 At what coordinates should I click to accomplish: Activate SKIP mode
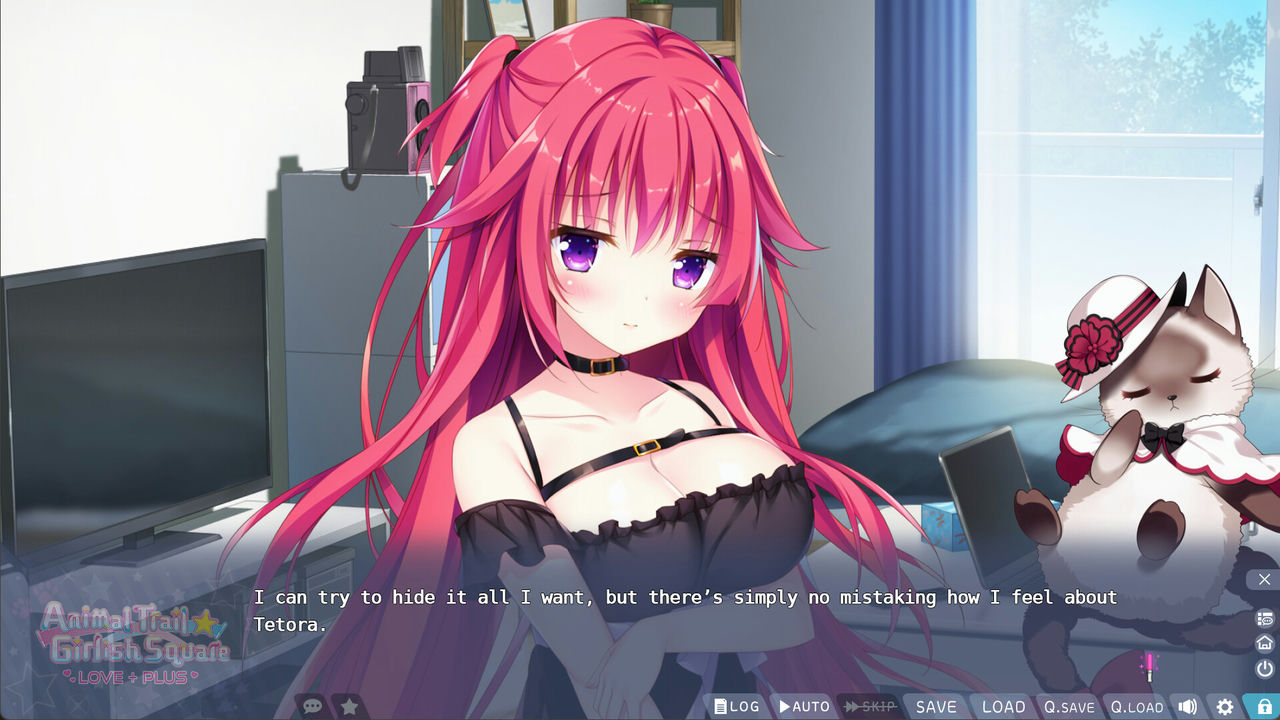pyautogui.click(x=867, y=706)
